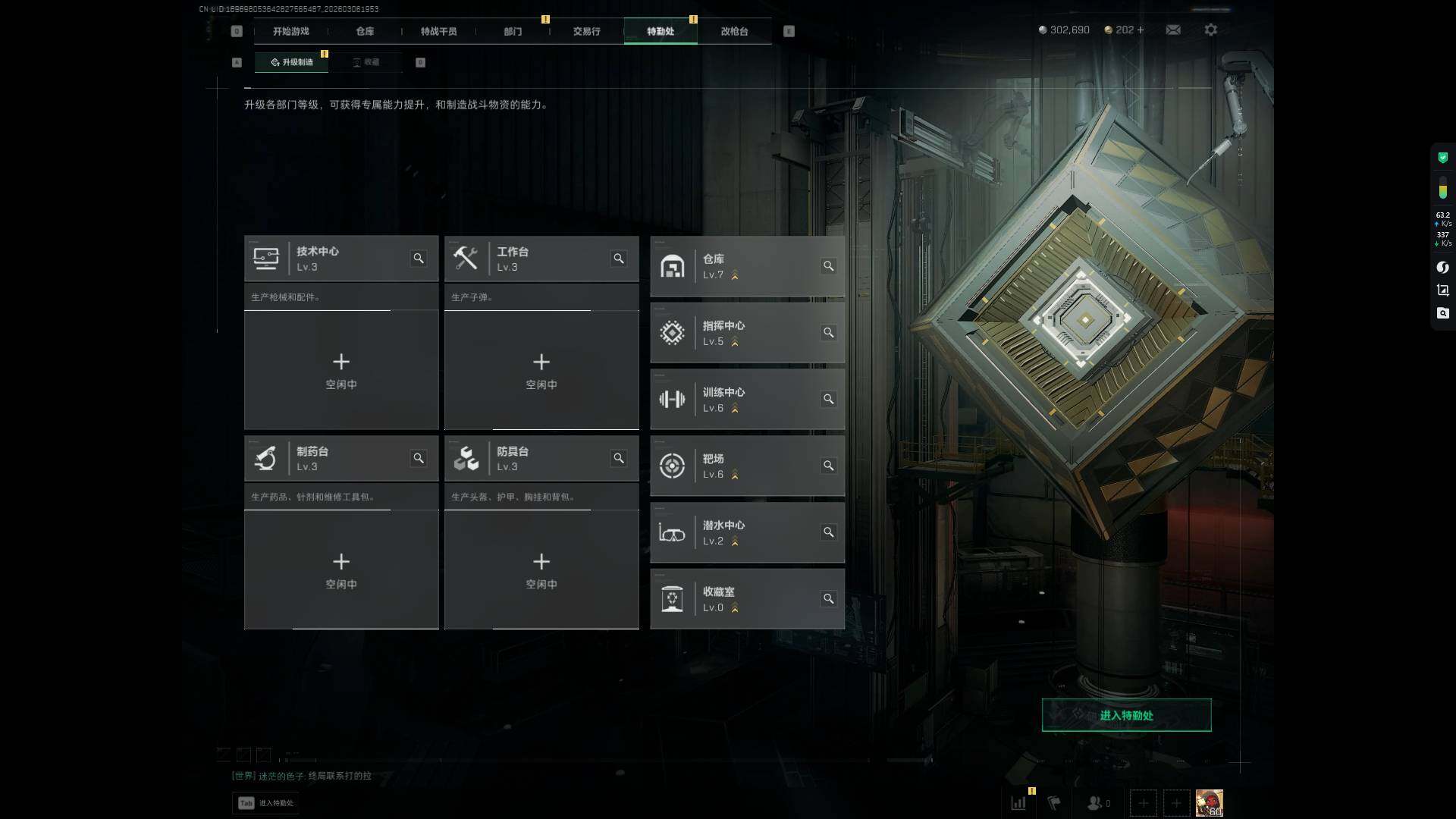The image size is (1456, 819).
Task: Select the 训练中心 department row
Action: pyautogui.click(x=747, y=400)
